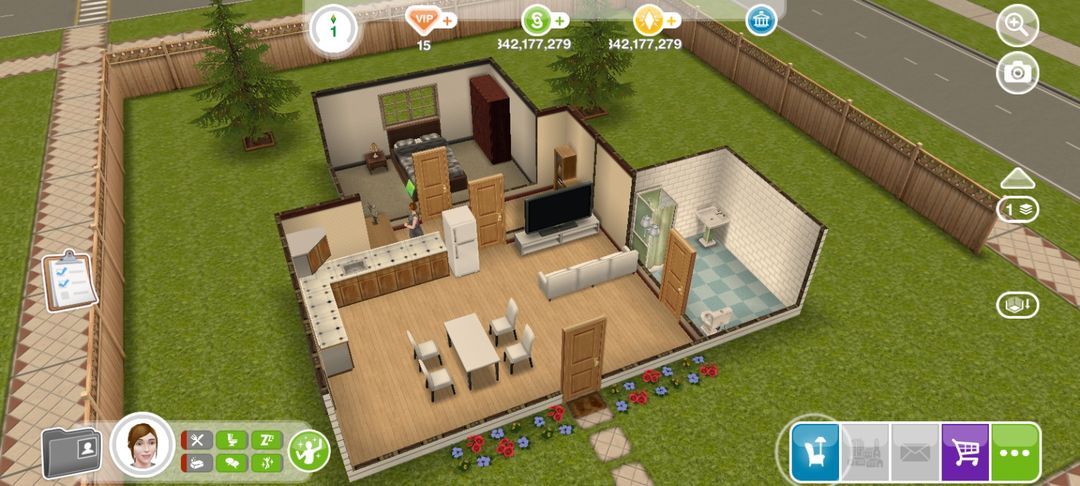This screenshot has width=1080, height=486.
Task: Click the hunger need fork-and-knife icon
Action: [199, 440]
